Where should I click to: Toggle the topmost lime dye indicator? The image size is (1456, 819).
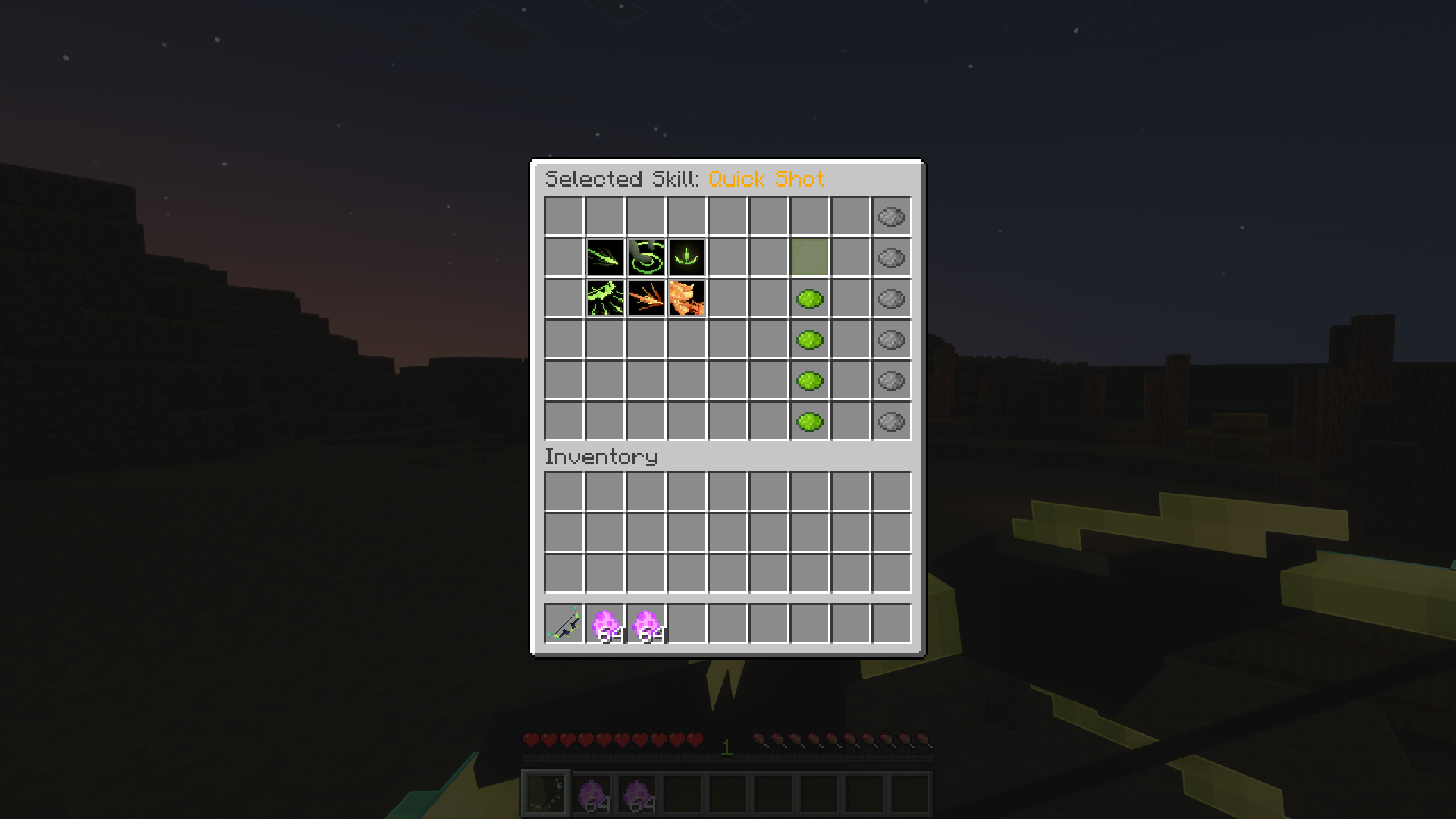tap(810, 299)
